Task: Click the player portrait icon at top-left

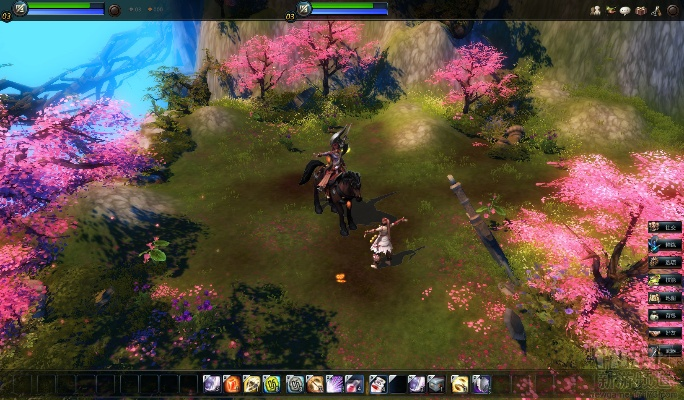Action: point(21,8)
